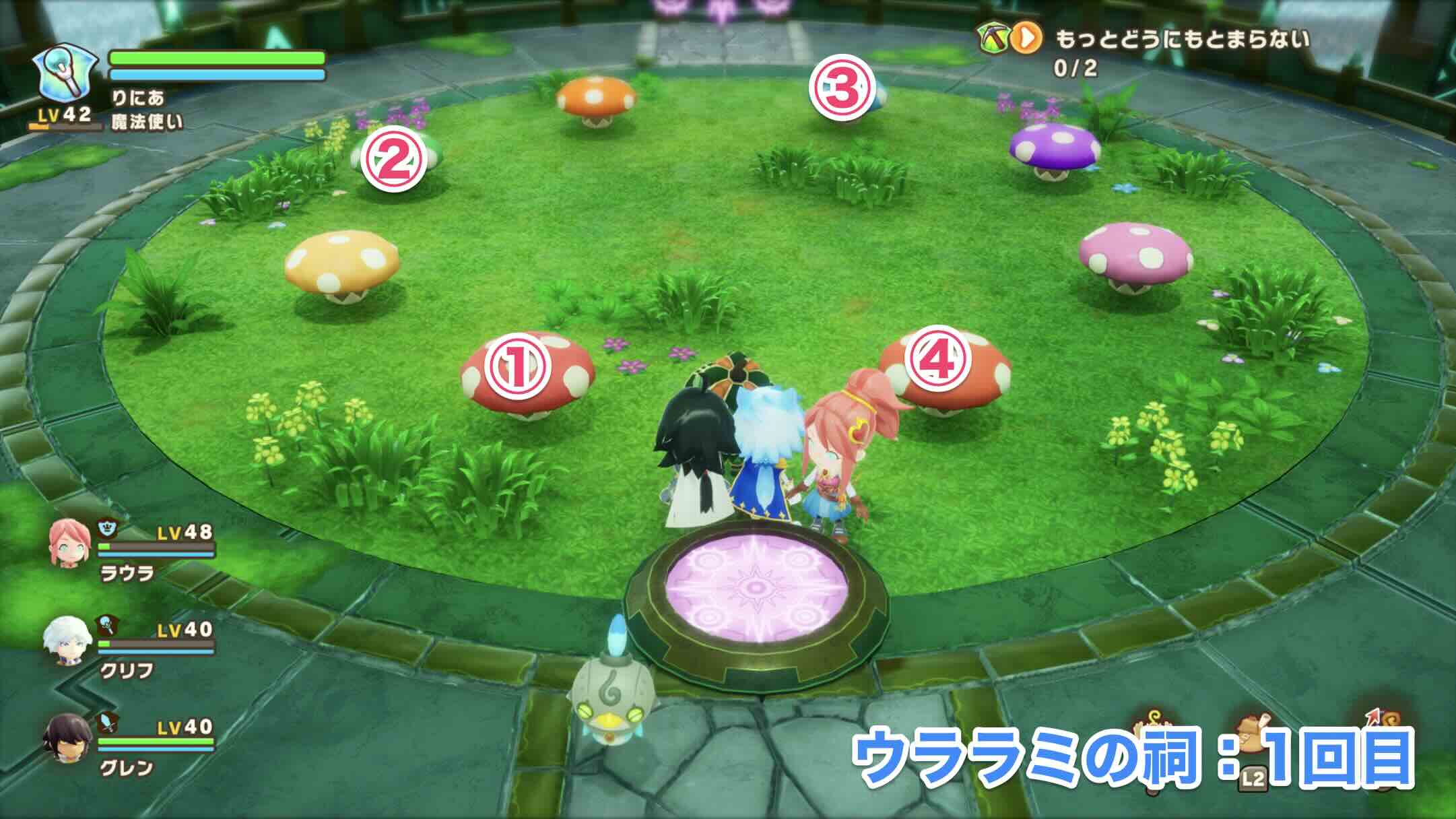Click the pickaxe quest icon top right
1456x819 pixels.
click(994, 36)
